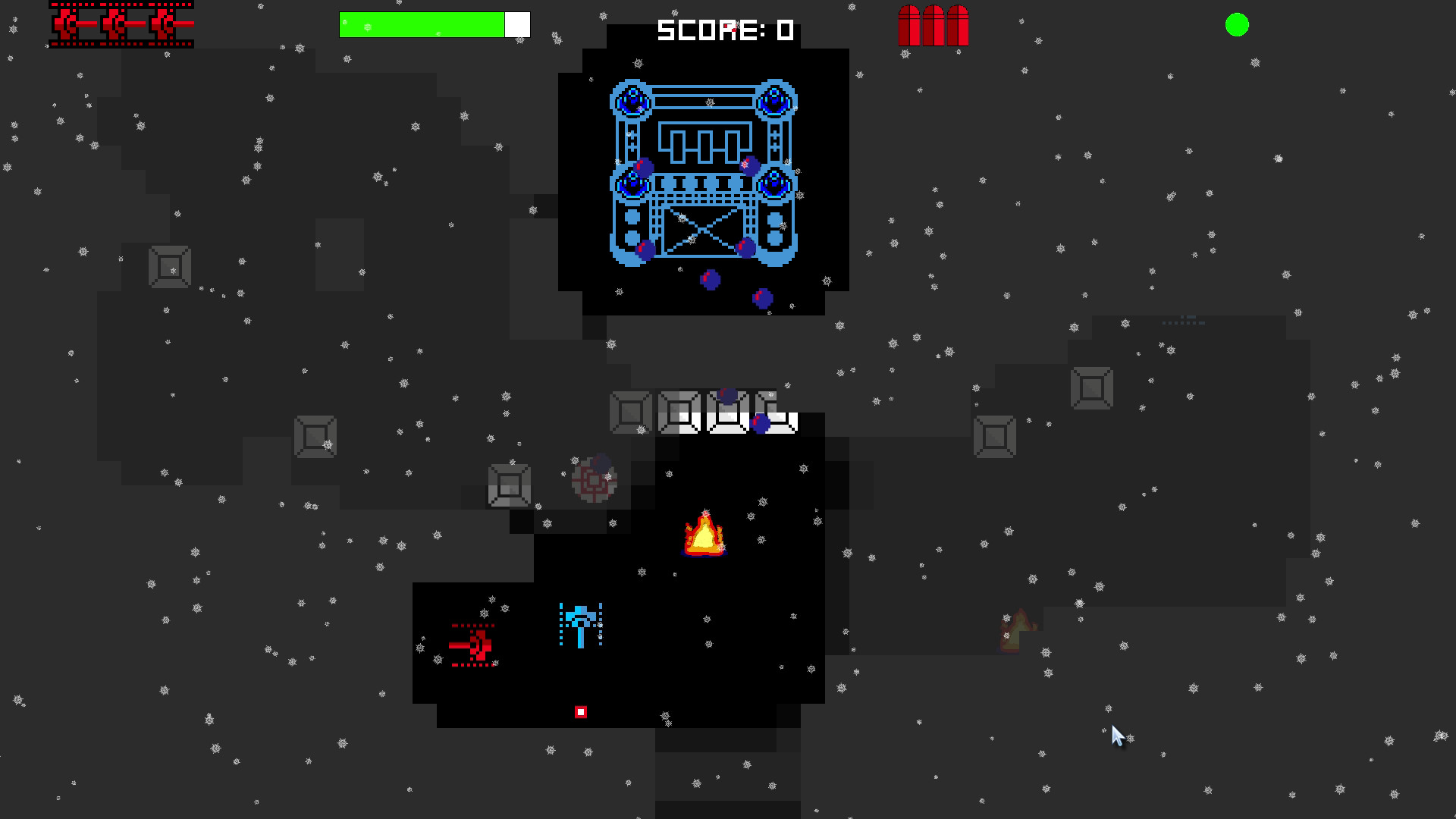
Task: Click the top-right turret of the boss ship
Action: point(773,100)
